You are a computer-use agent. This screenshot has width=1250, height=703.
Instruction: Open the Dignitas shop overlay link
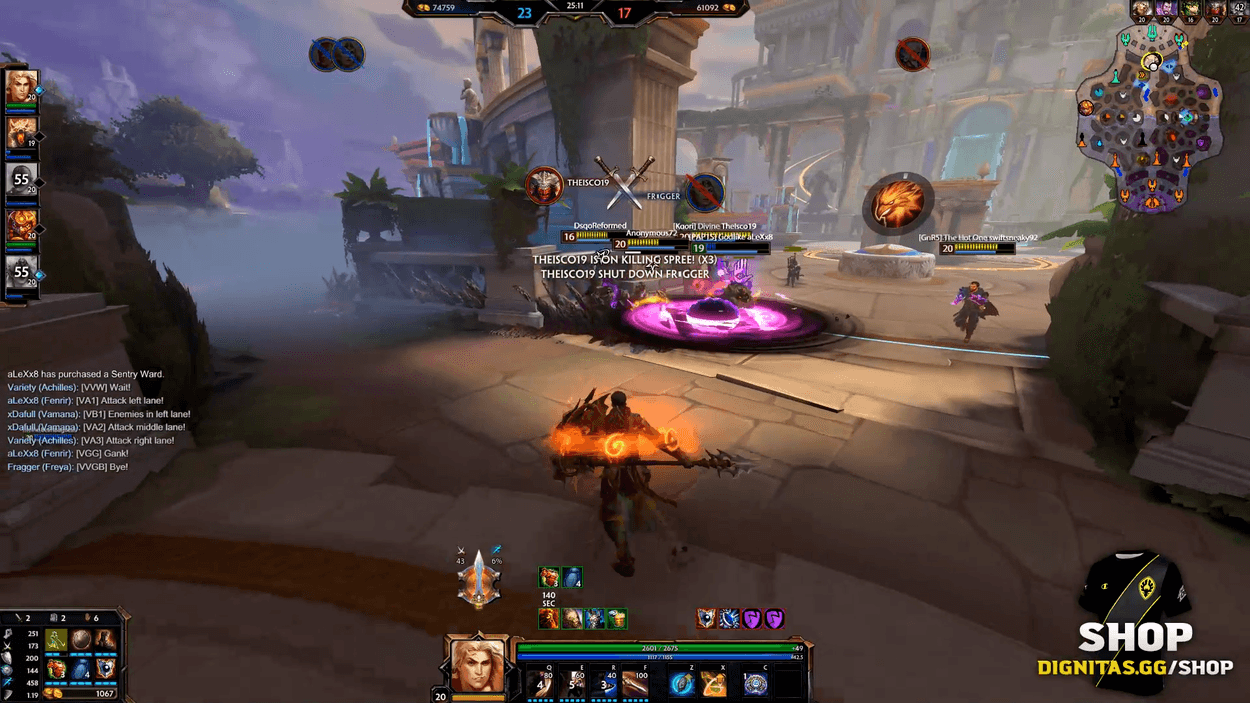1134,650
